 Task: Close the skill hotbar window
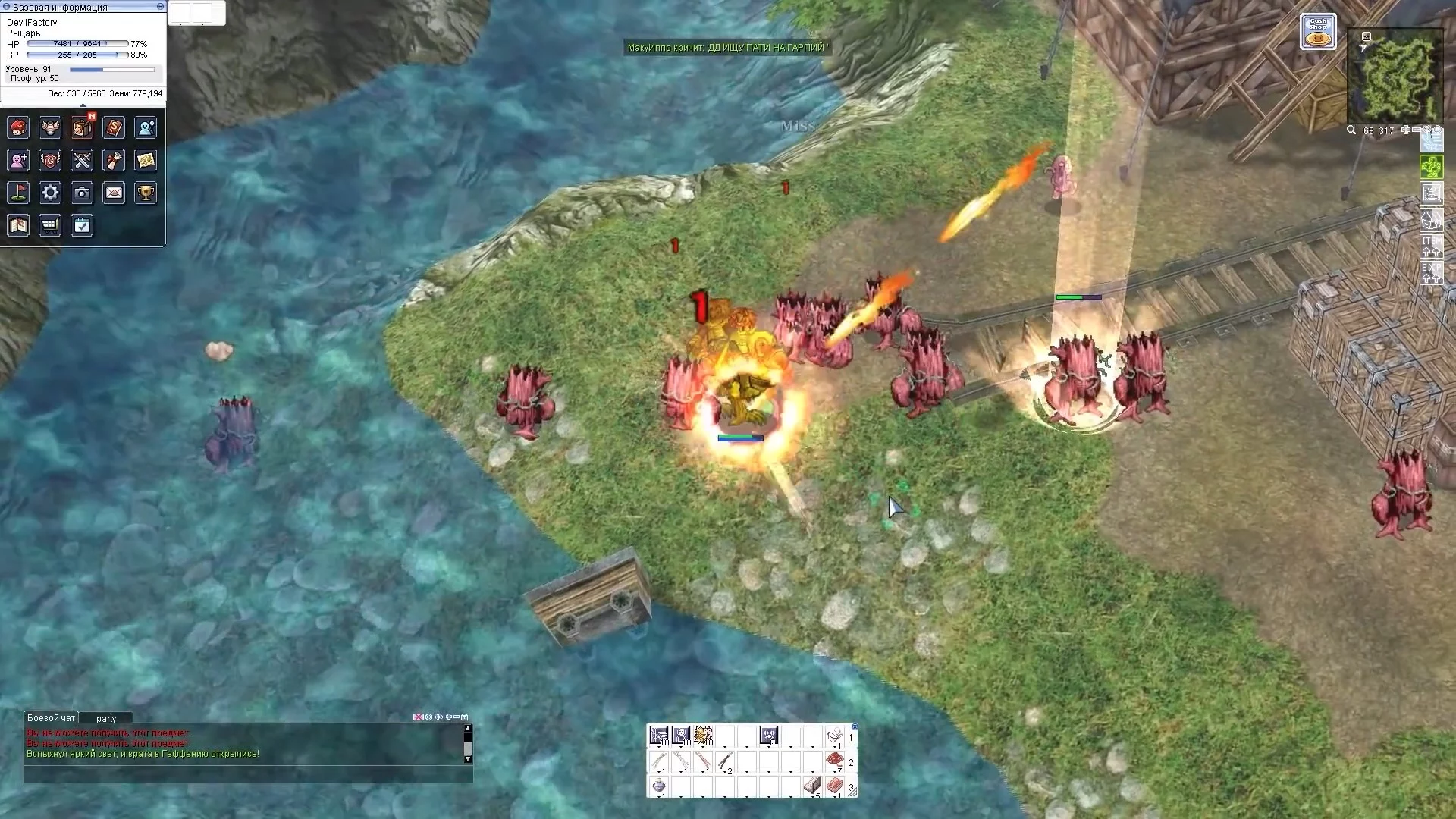[855, 726]
